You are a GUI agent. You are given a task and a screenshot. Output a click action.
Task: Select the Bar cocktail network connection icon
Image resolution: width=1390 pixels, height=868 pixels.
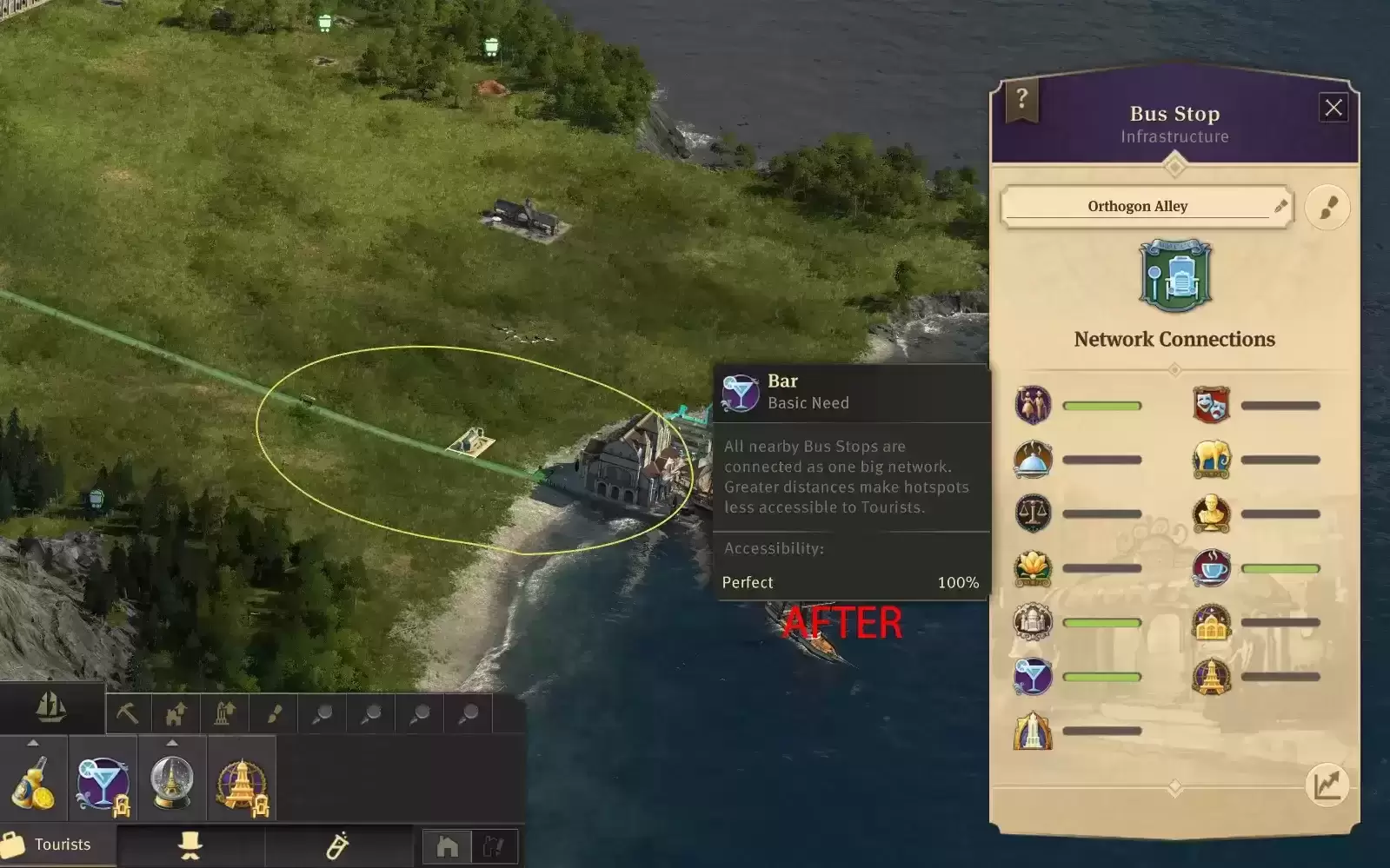(x=1033, y=677)
